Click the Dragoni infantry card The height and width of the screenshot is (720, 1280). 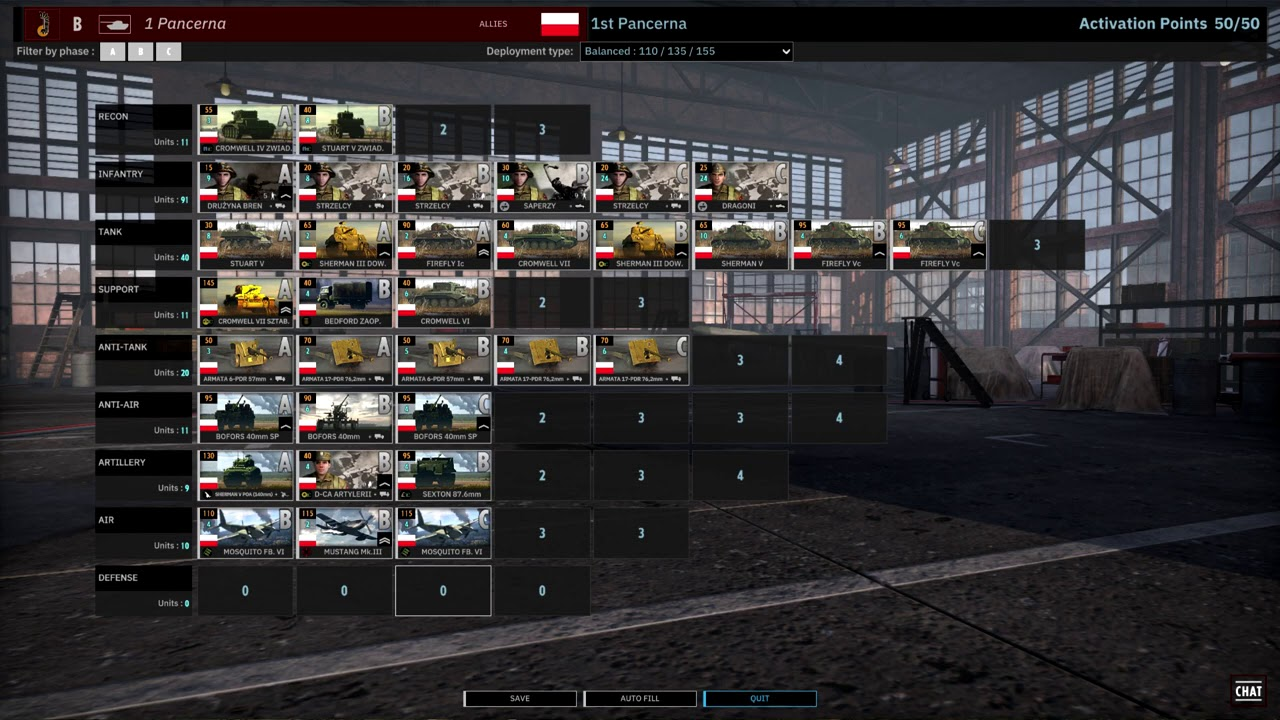point(741,187)
